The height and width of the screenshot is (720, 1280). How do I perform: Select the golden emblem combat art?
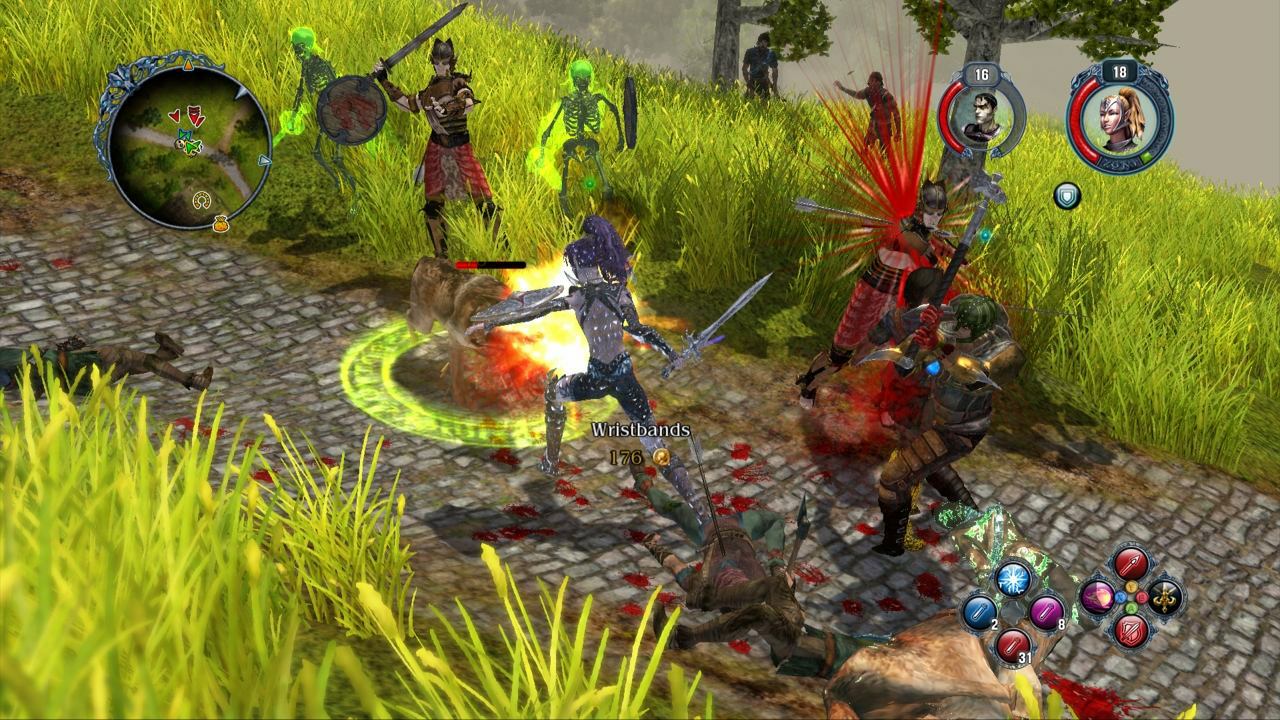point(1166,597)
